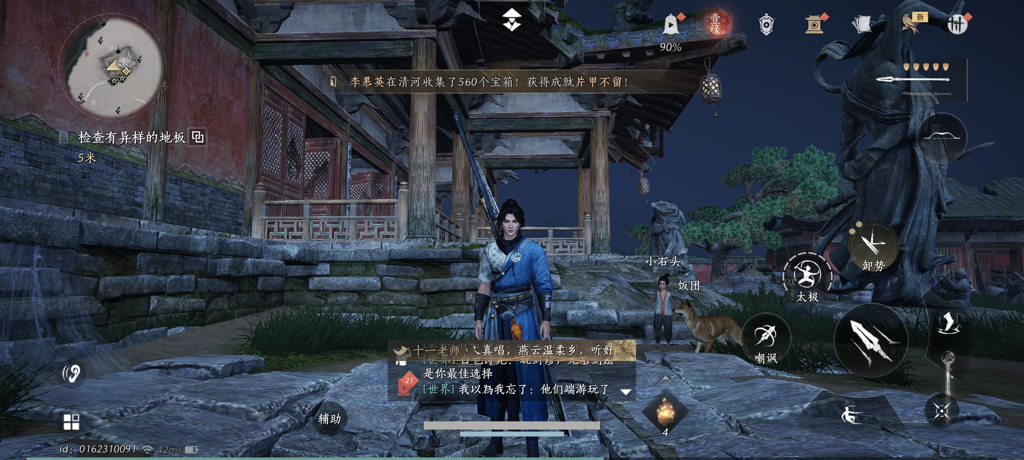Open the glowing red 壹缘 event icon
The height and width of the screenshot is (460, 1024).
coord(717,23)
